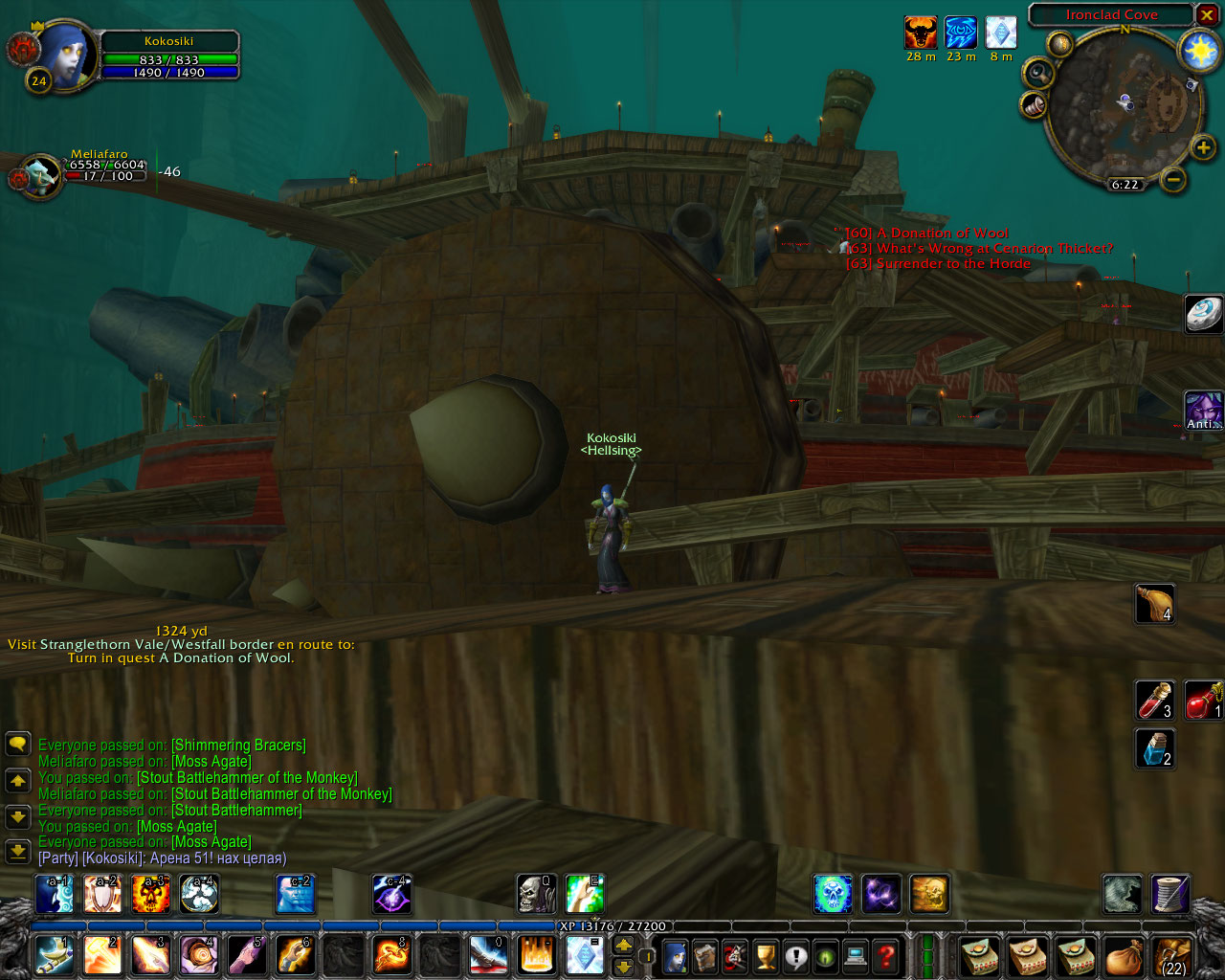Zoom in the minimap with plus button
Viewport: 1225px width, 980px height.
tap(1203, 147)
